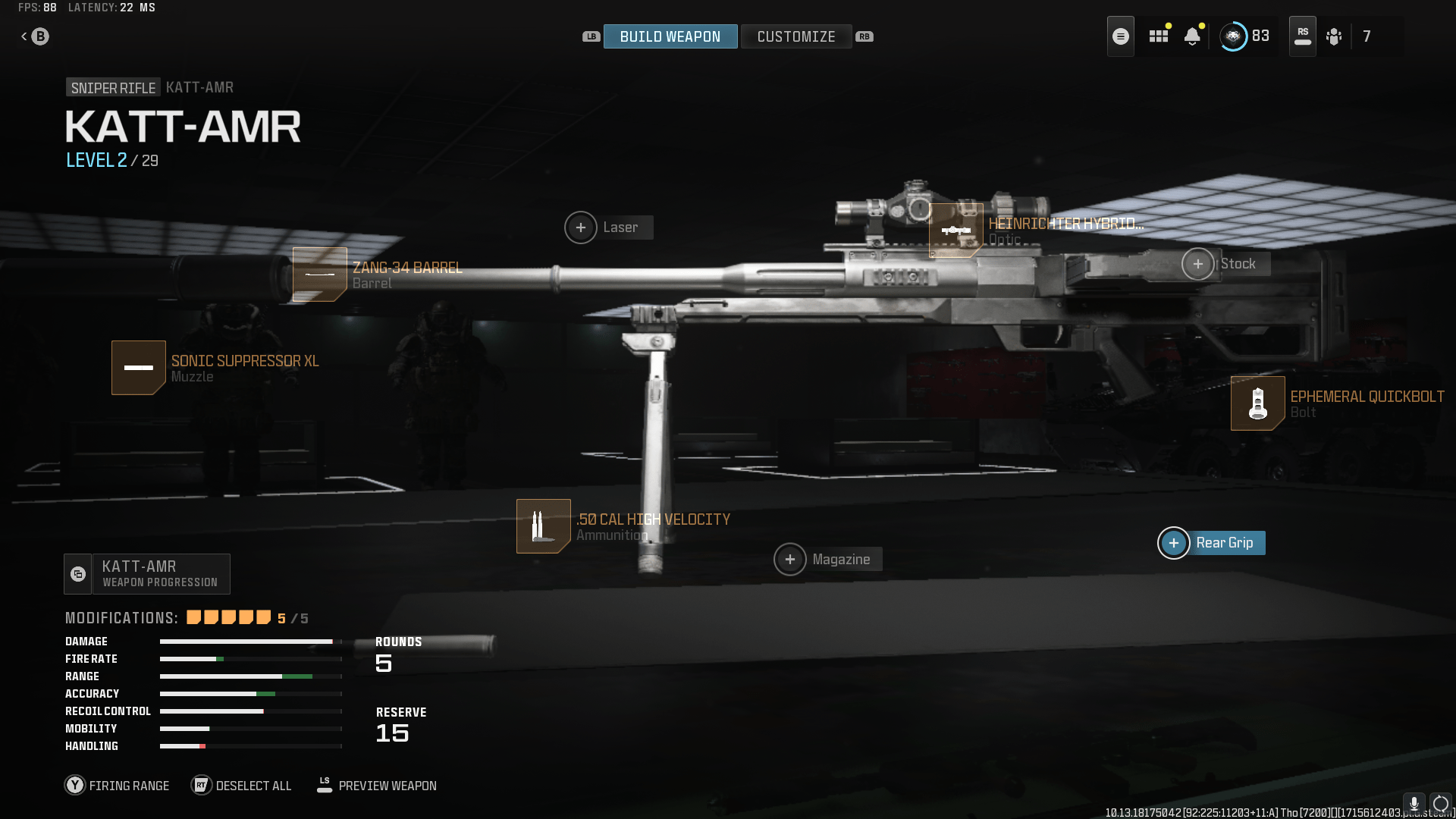
Task: Expand the empty Laser attachment slot
Action: click(581, 227)
